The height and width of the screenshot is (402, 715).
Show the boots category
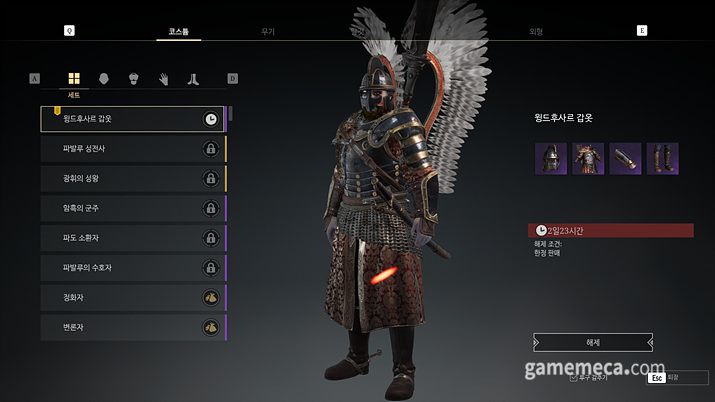pos(193,79)
